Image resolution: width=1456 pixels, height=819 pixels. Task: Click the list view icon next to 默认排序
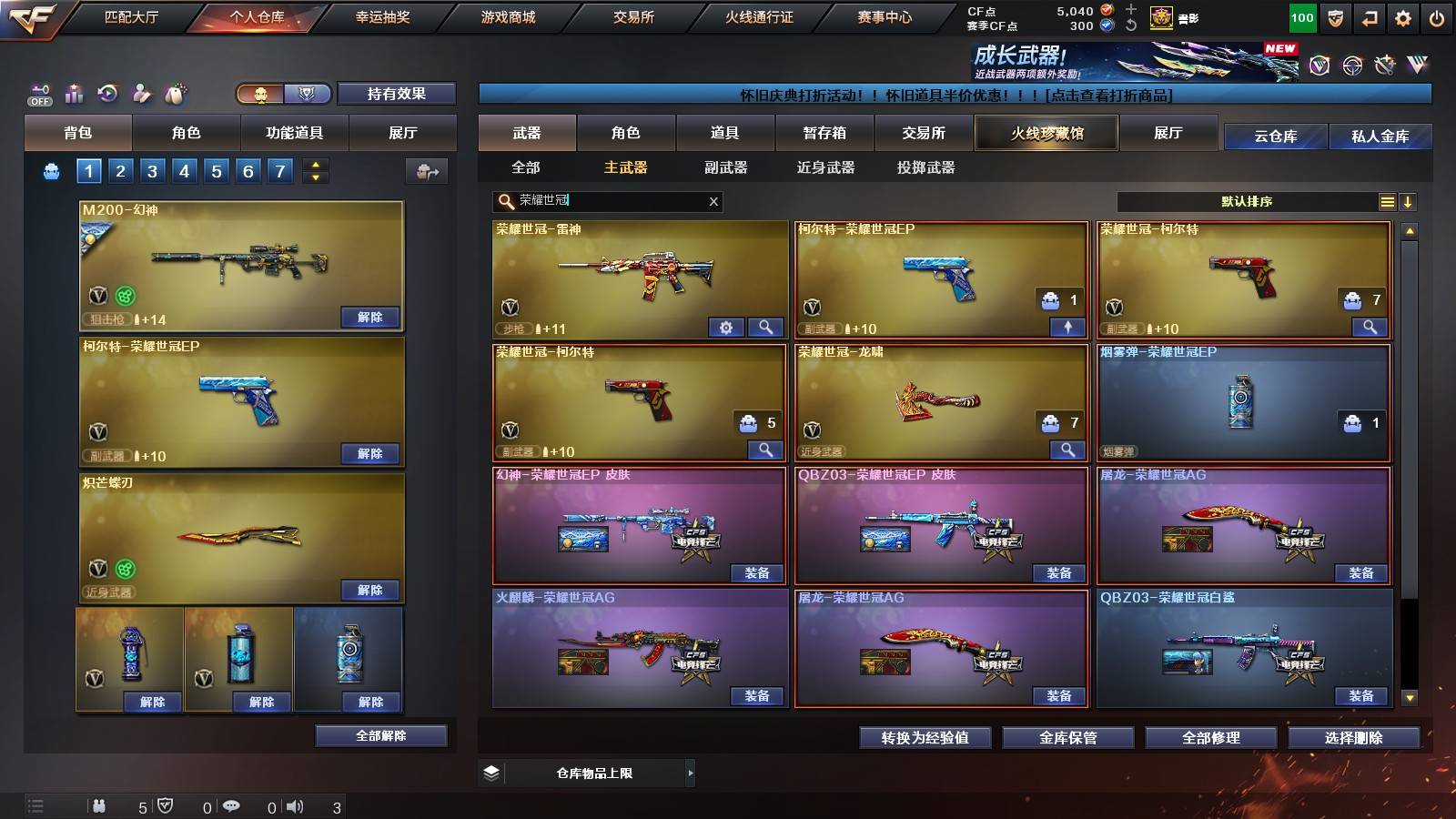pos(1387,201)
